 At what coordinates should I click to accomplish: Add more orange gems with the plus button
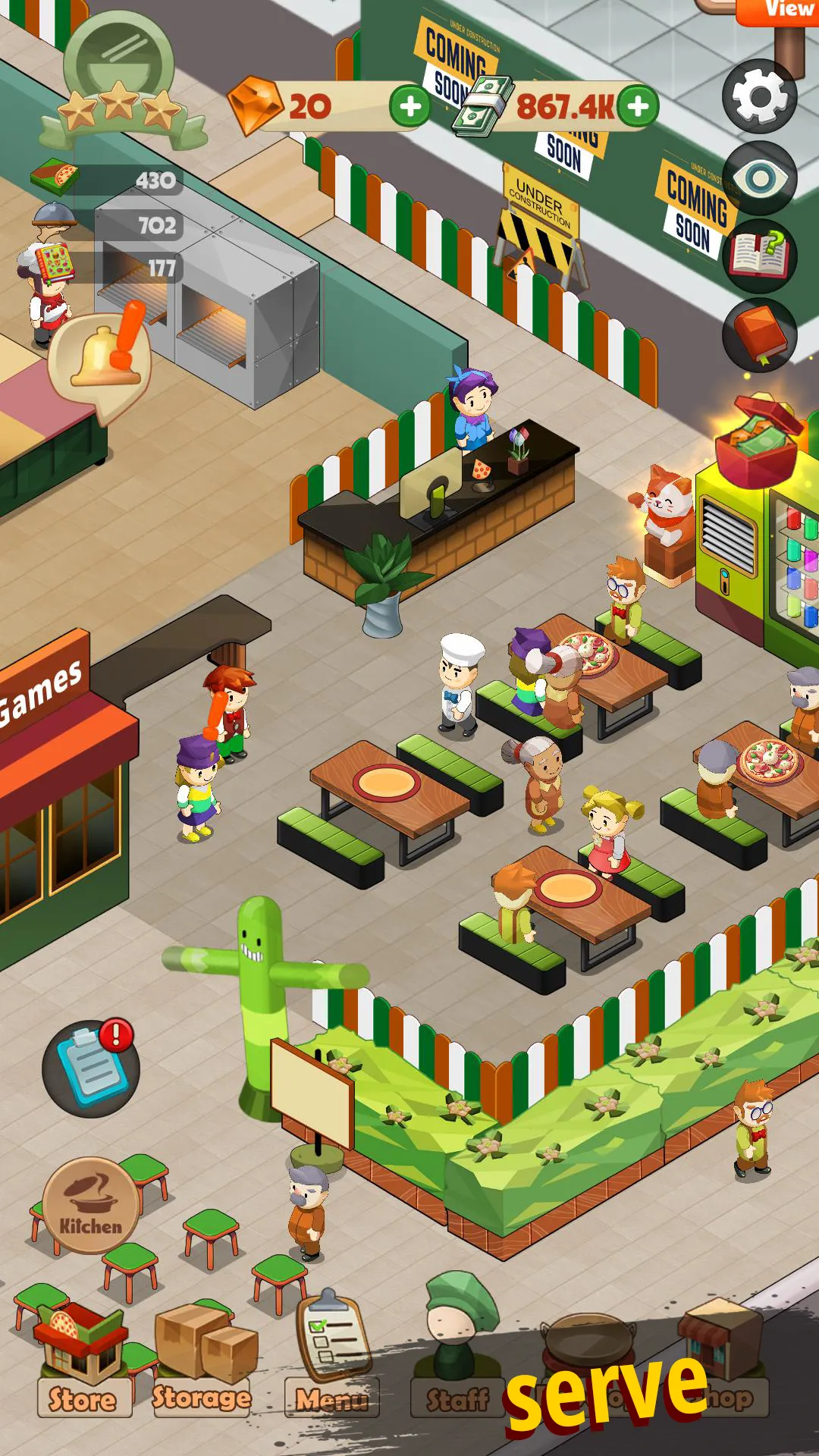point(409,106)
